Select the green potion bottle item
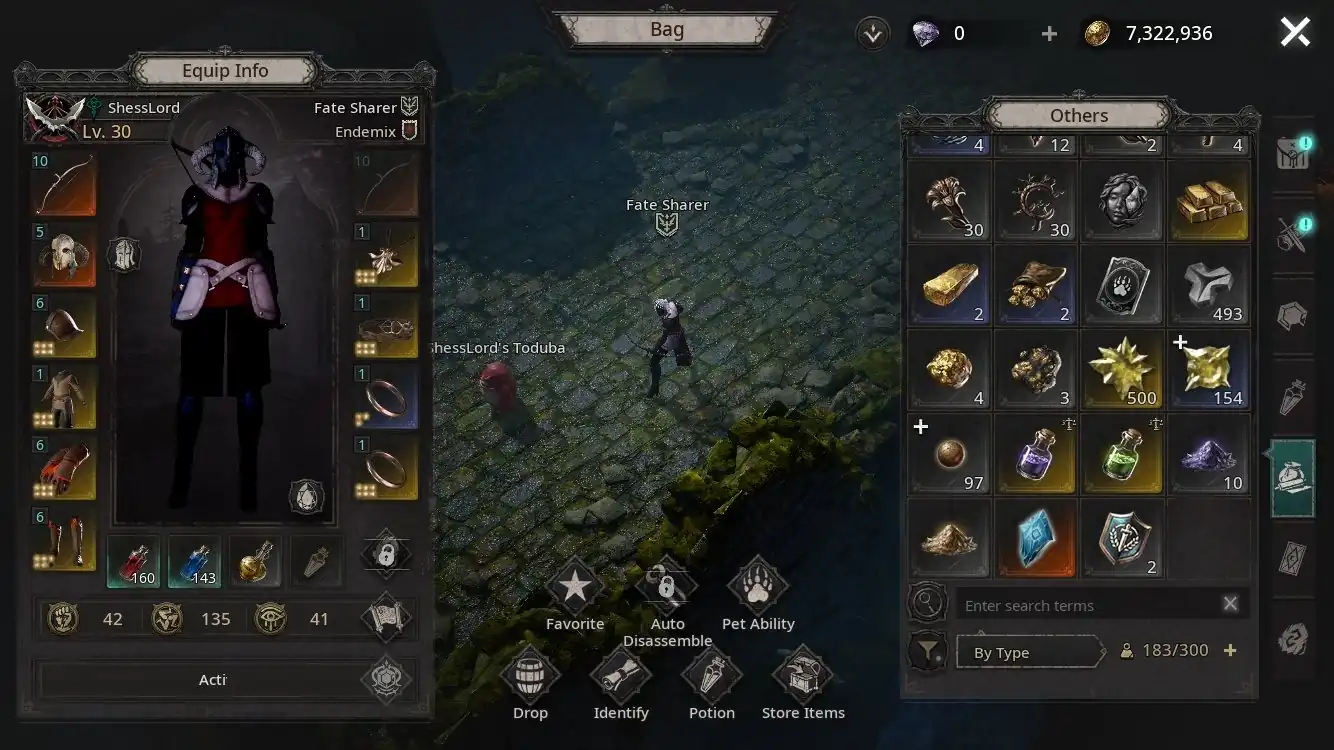This screenshot has width=1334, height=750. pos(1123,455)
